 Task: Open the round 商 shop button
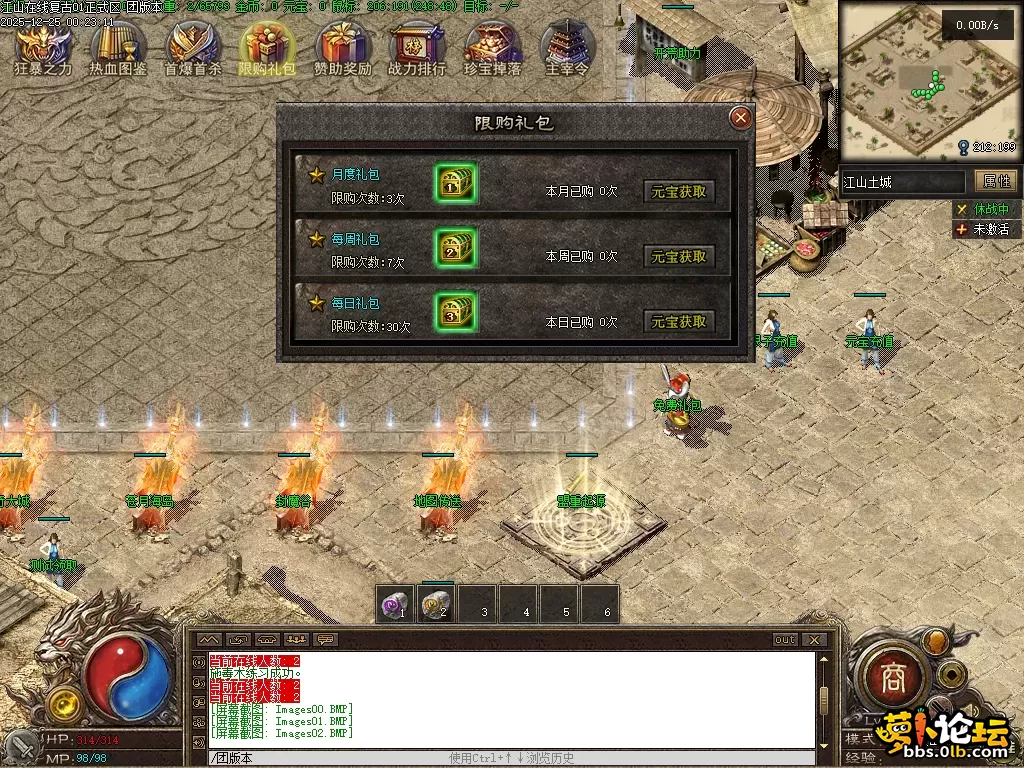pos(891,679)
